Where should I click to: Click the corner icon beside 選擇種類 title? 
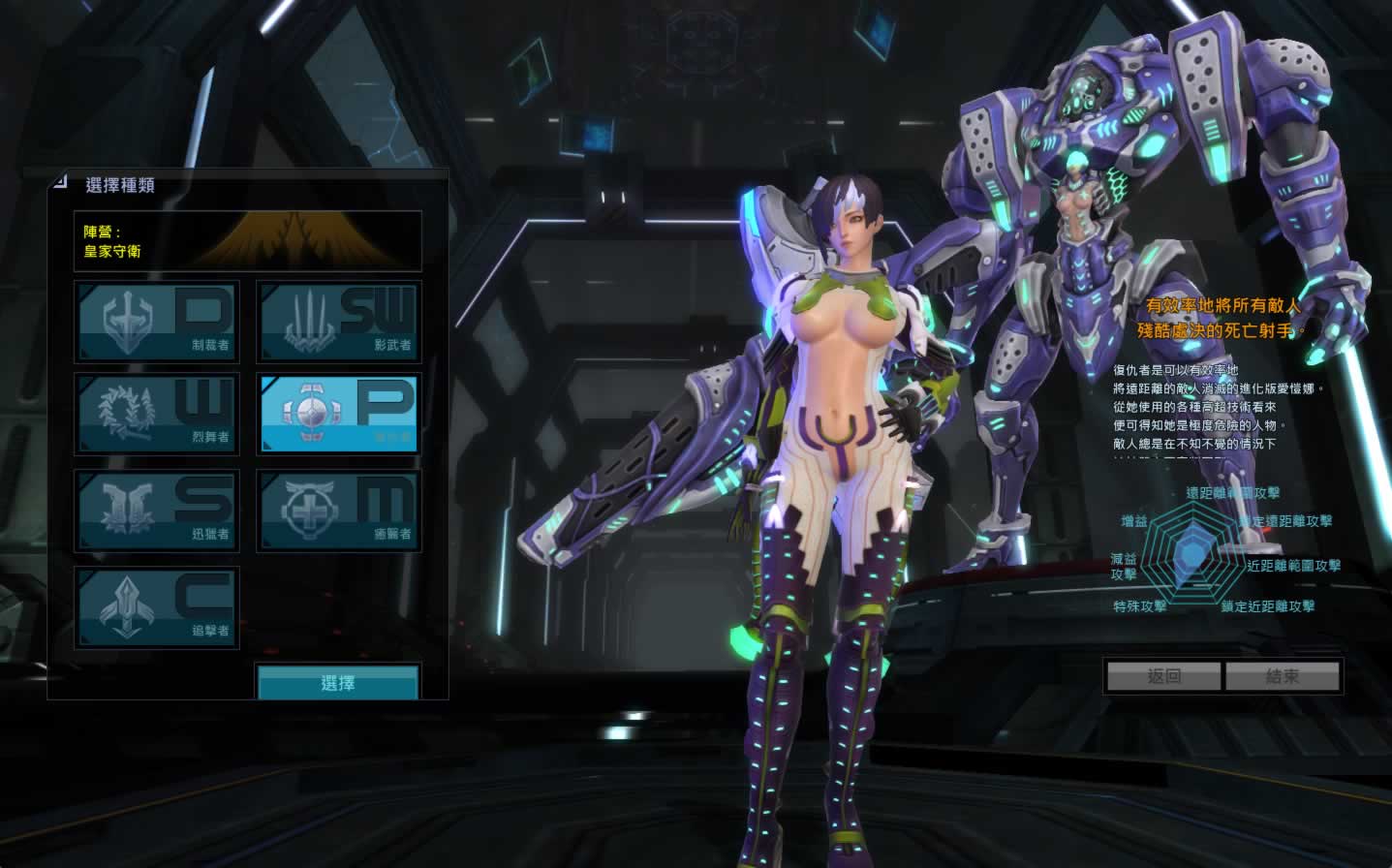click(61, 181)
